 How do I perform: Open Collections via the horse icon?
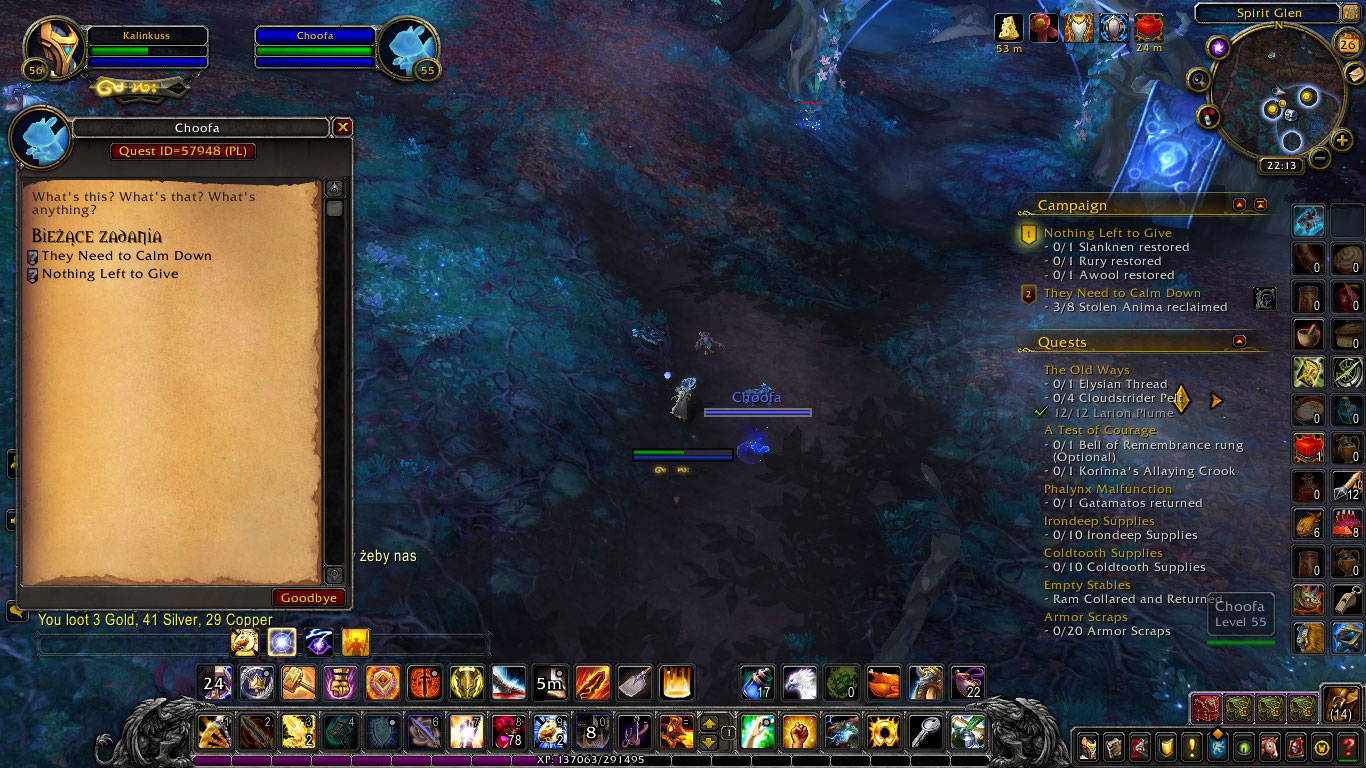pos(1269,748)
